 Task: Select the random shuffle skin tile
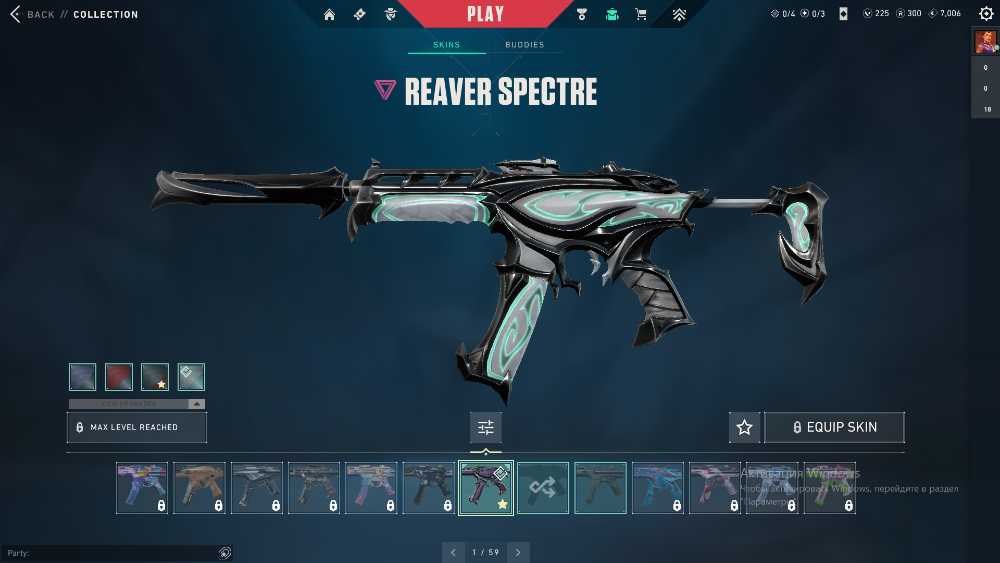(x=543, y=488)
